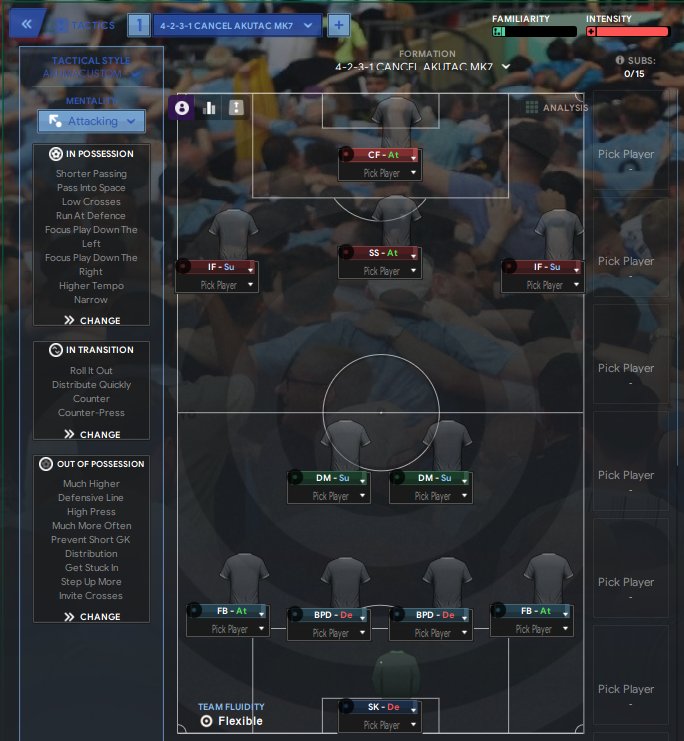Open the exclamation mark pitch view

pos(236,108)
